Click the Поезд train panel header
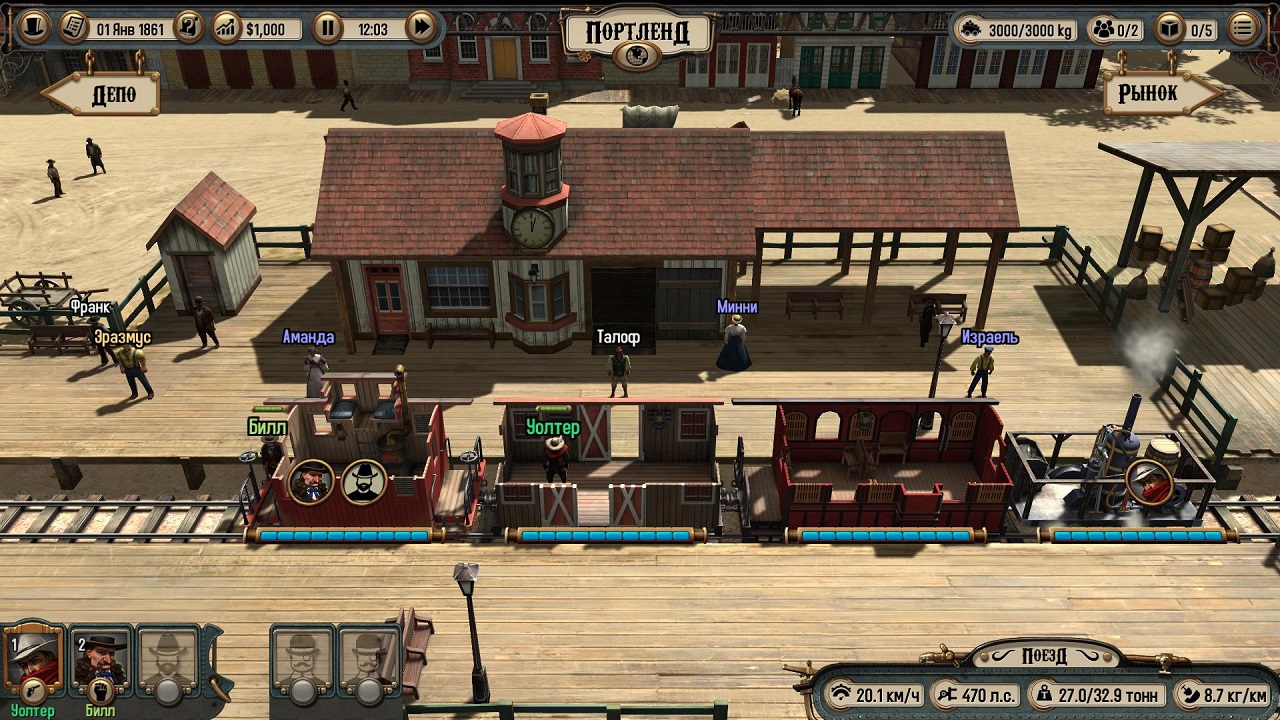Screen dimensions: 1280x720 (1044, 656)
